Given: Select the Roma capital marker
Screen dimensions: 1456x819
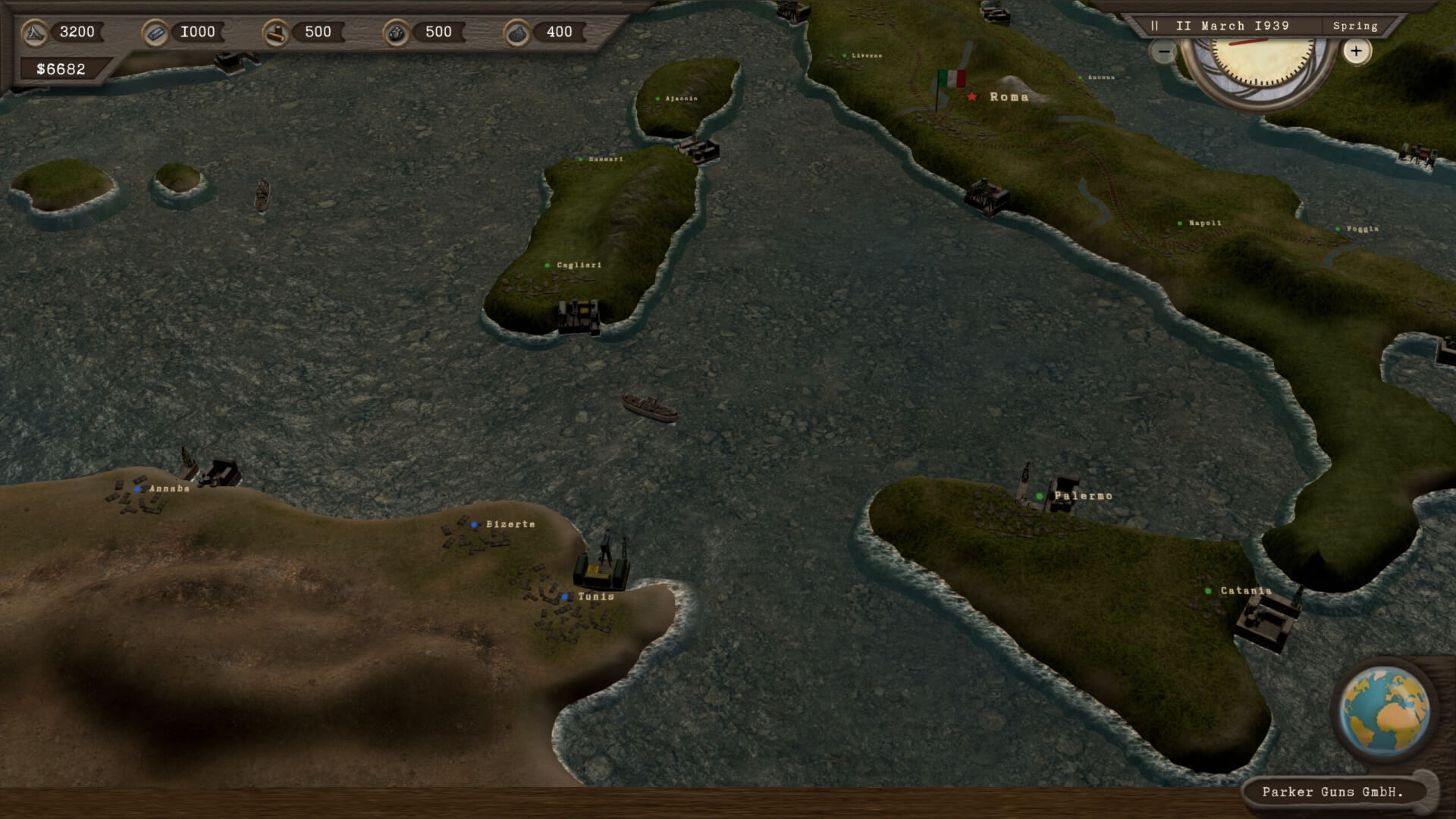Looking at the screenshot, I should click(x=972, y=96).
